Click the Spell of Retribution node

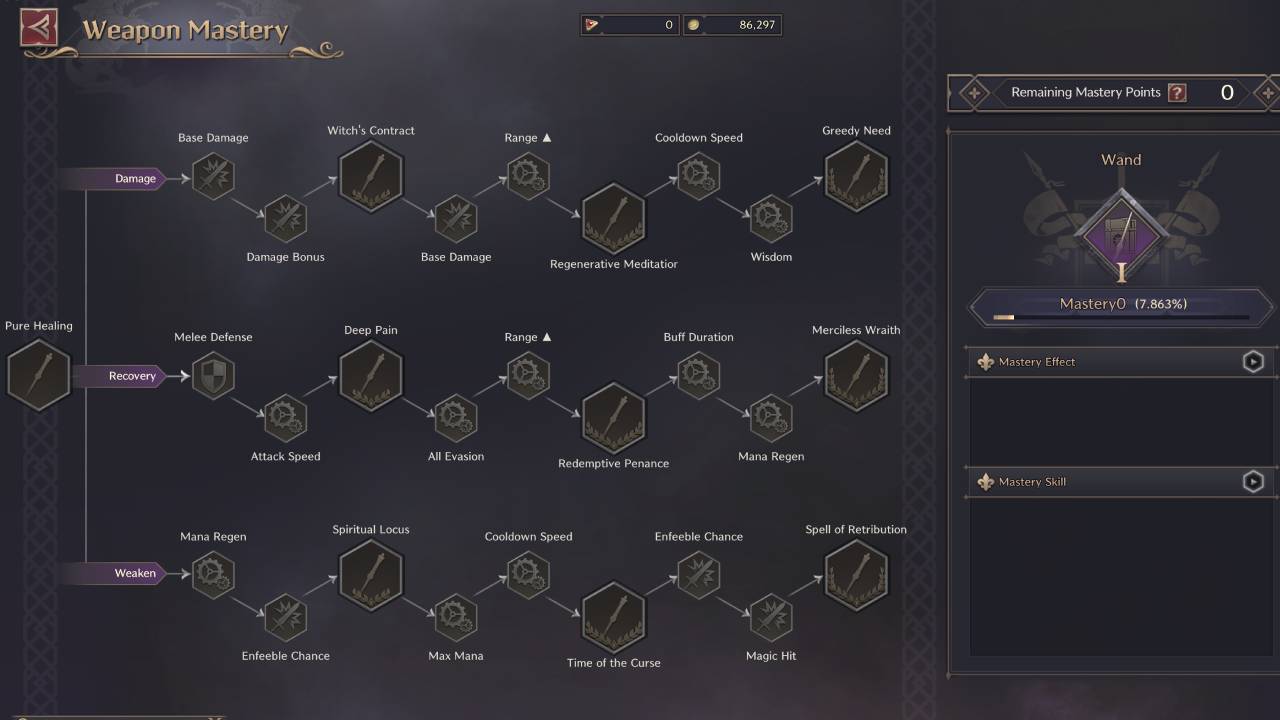pos(856,575)
